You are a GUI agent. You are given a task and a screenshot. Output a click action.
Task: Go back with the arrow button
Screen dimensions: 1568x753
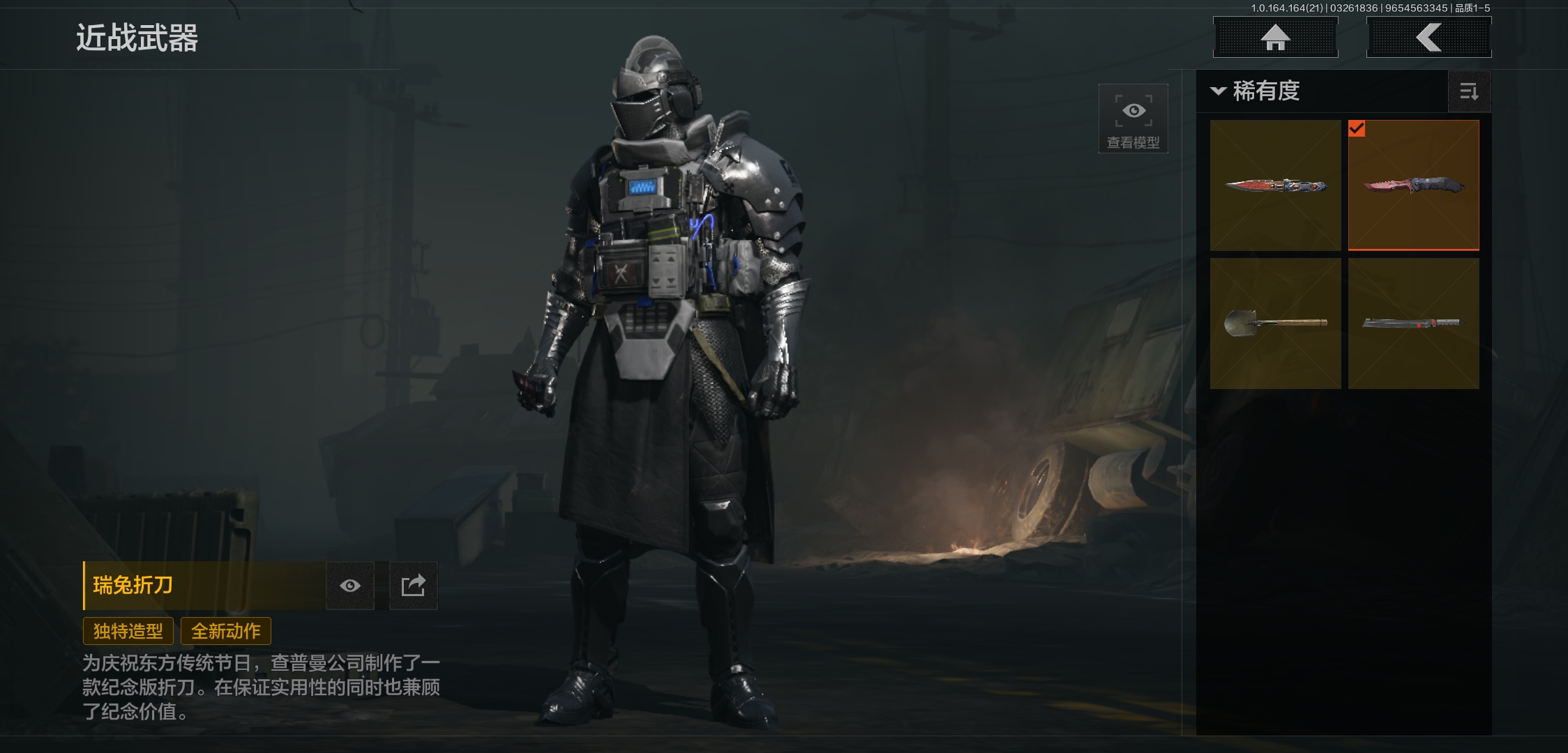coord(1428,38)
